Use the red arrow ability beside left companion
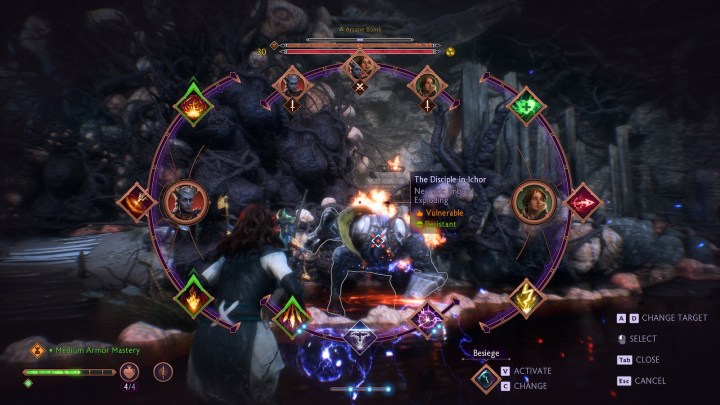 135,202
